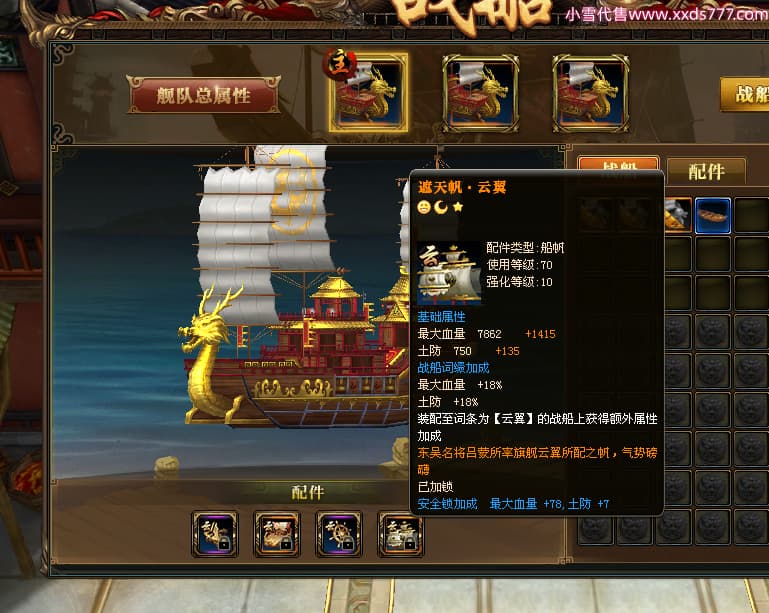Open the 舰队总属性 fleet attributes panel
Screen dimensions: 769x613
coord(203,95)
